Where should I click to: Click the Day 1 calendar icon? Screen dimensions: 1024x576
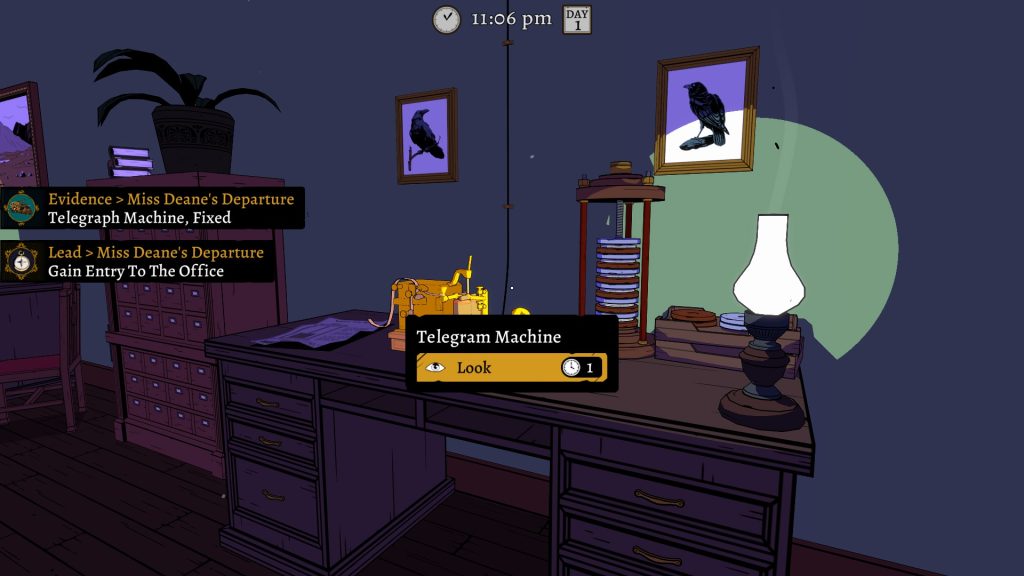[x=577, y=19]
